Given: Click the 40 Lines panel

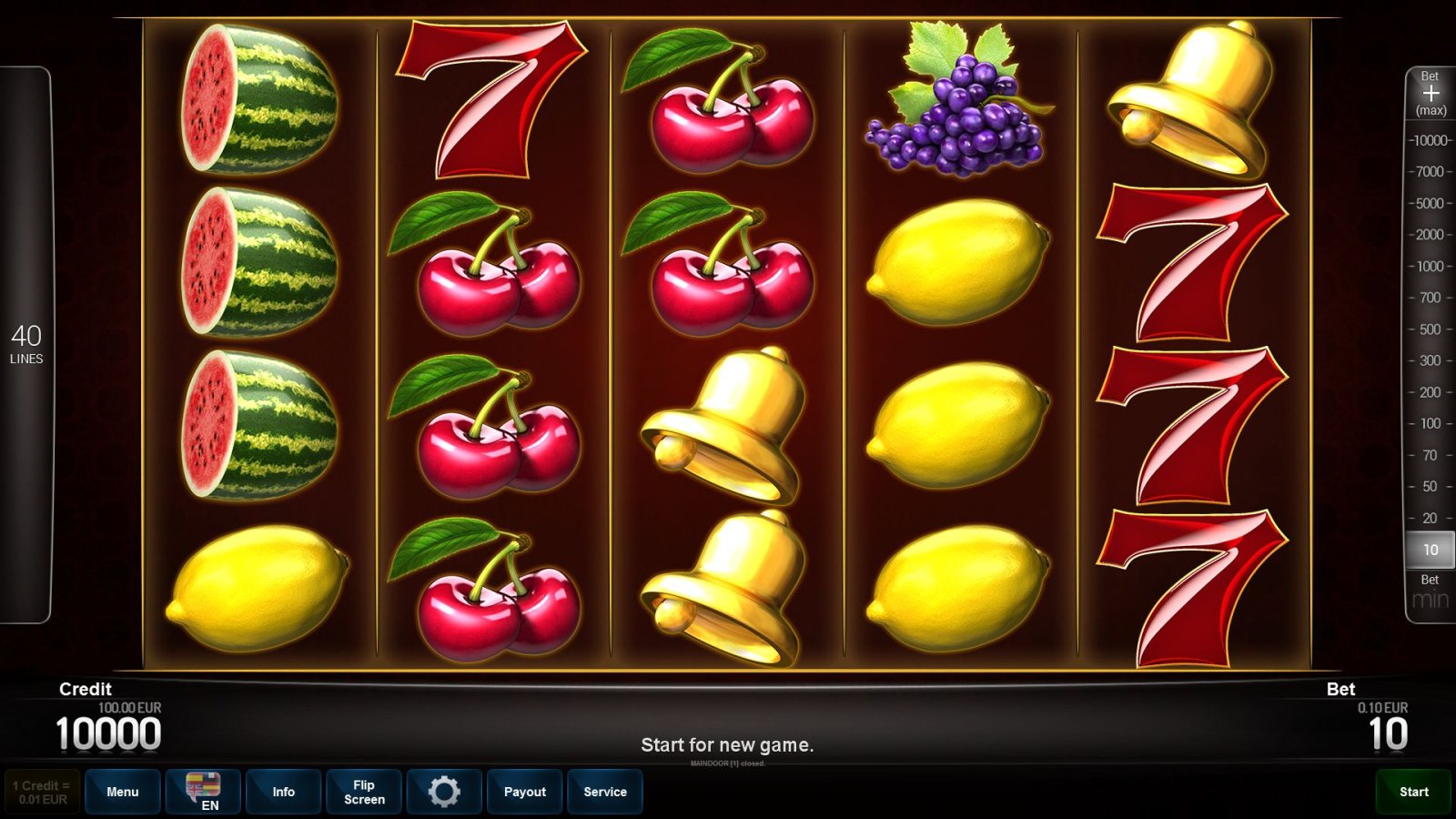Looking at the screenshot, I should [x=26, y=345].
